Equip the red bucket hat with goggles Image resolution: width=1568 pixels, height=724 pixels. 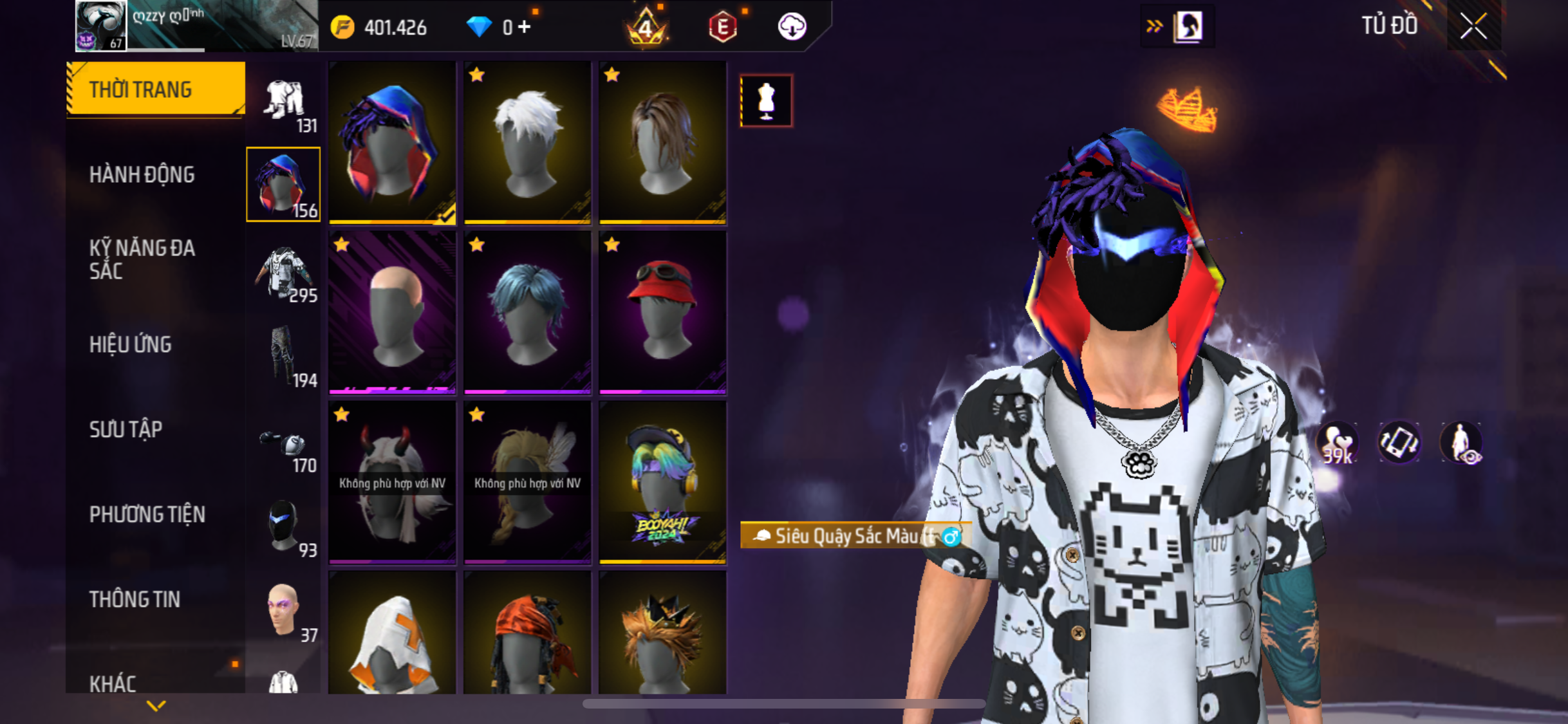662,312
